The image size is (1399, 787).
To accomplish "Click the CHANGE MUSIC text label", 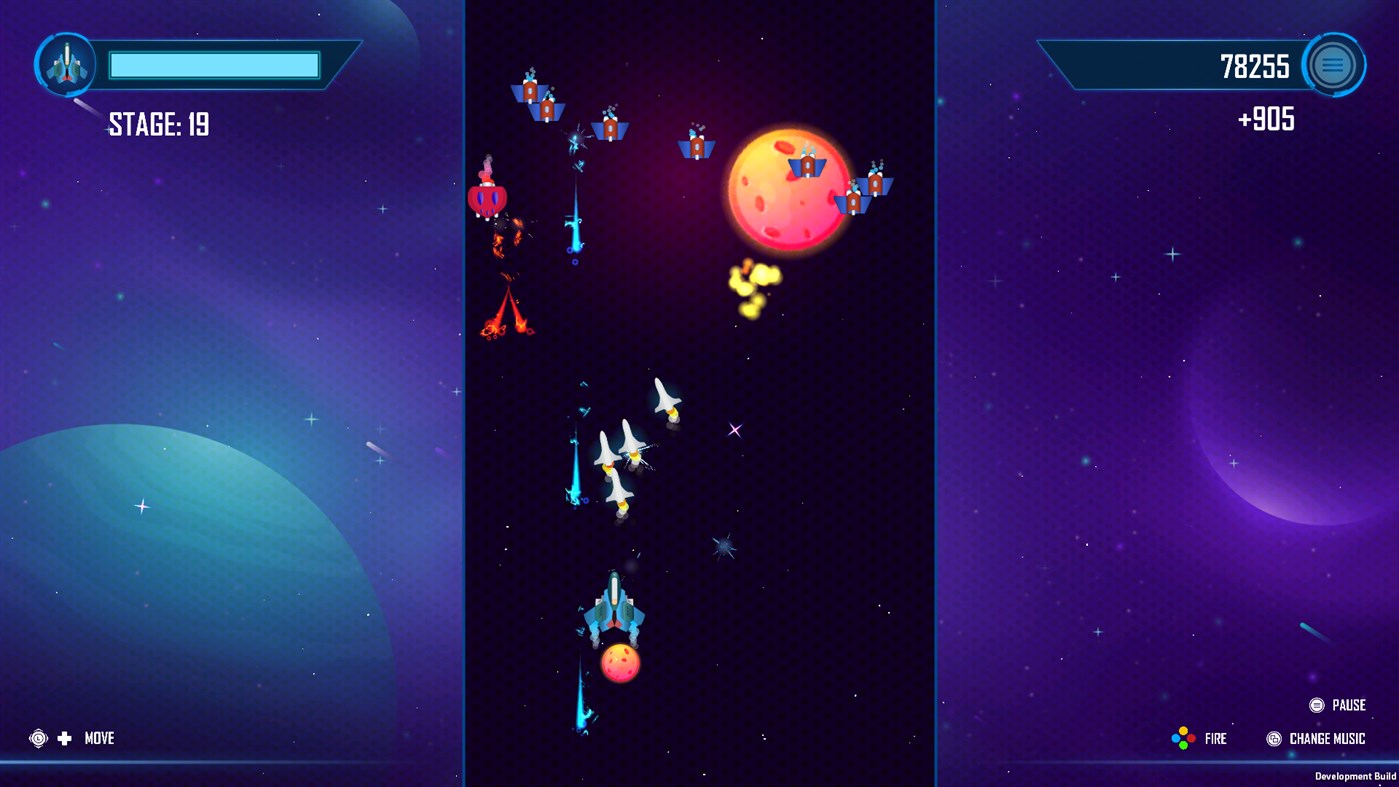I will coord(1325,739).
